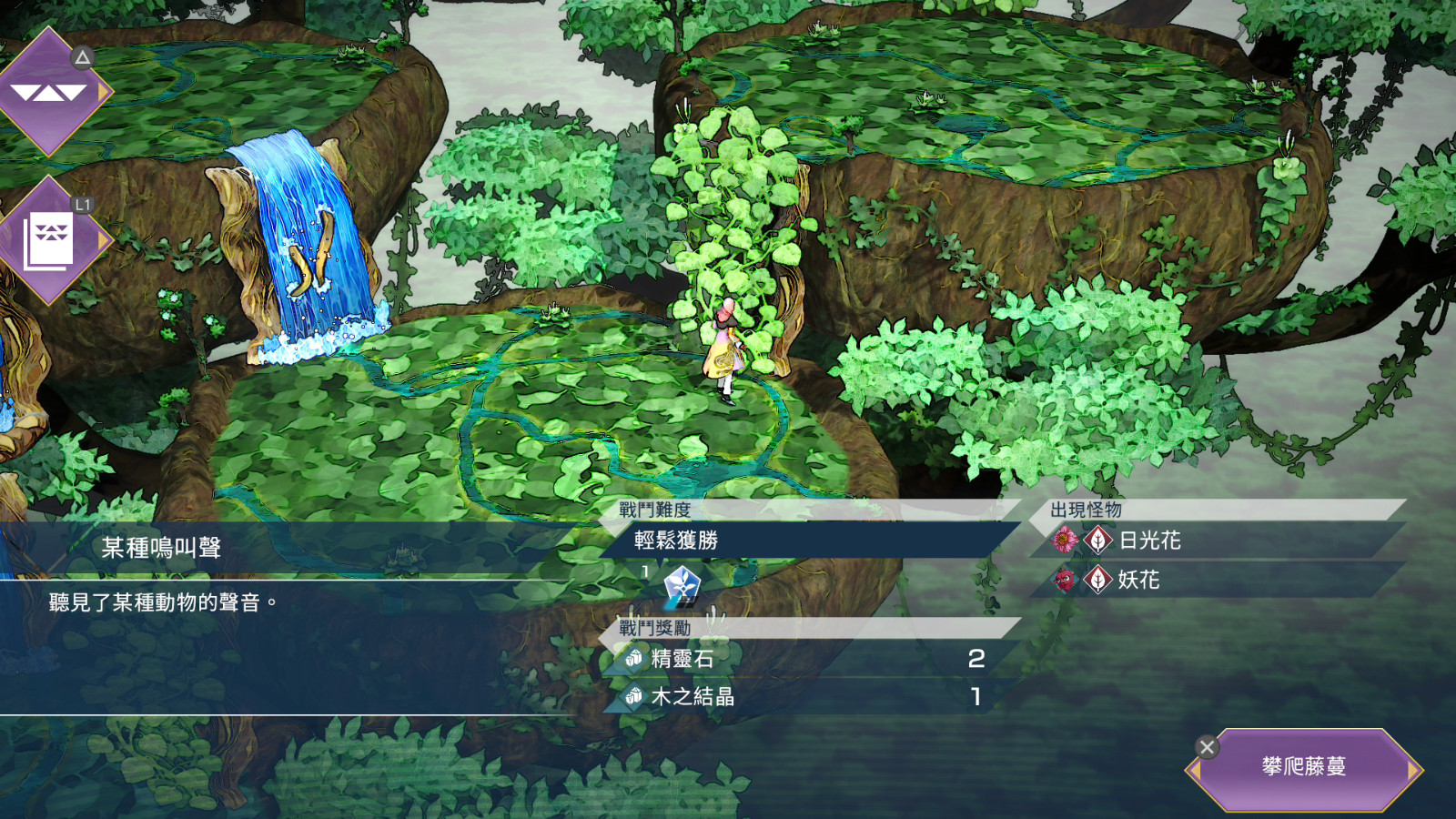The width and height of the screenshot is (1456, 819).
Task: Select the 精靈石 reward row
Action: pyautogui.click(x=801, y=658)
